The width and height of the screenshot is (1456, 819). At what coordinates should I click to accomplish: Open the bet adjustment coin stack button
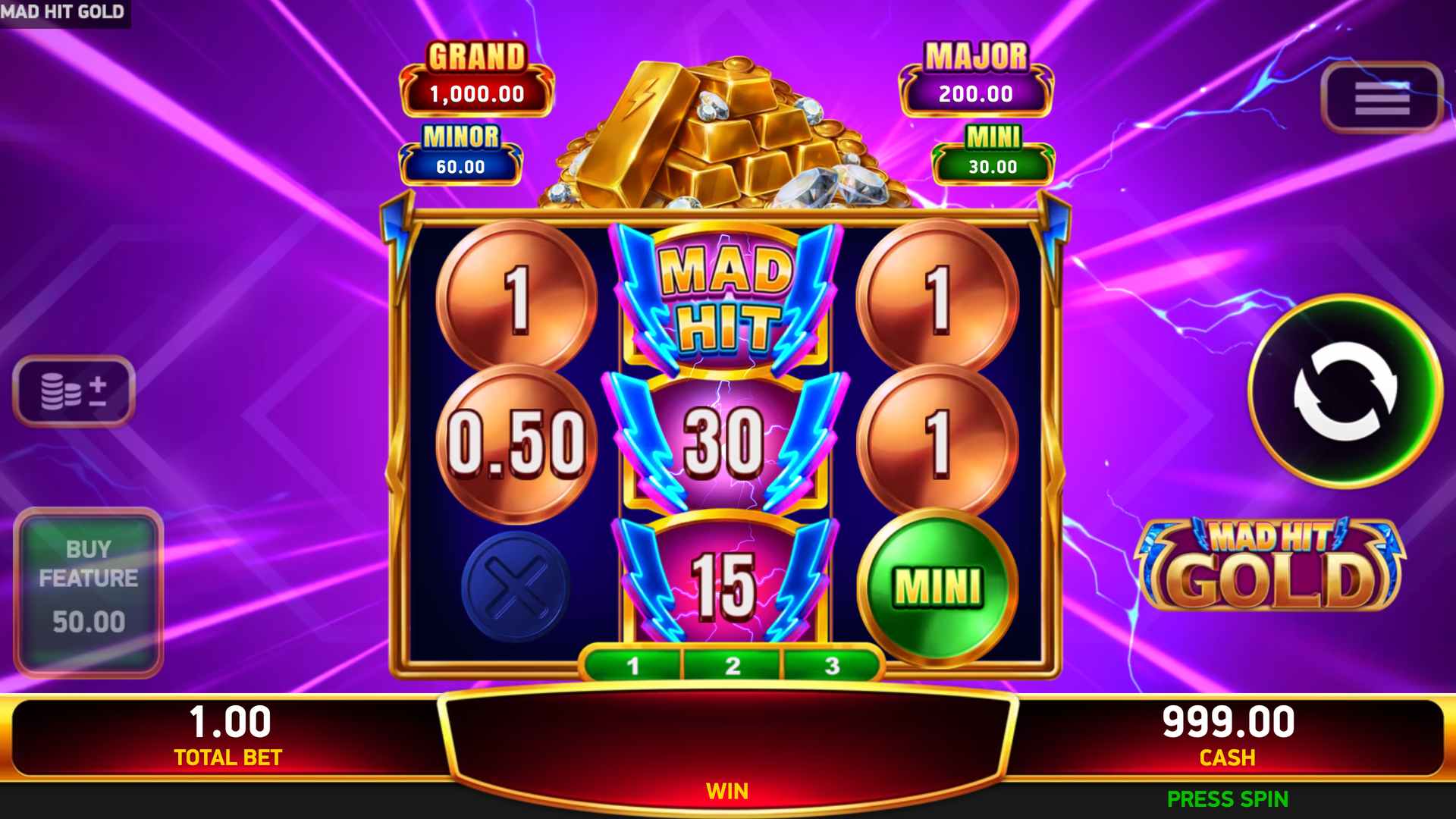coord(74,391)
